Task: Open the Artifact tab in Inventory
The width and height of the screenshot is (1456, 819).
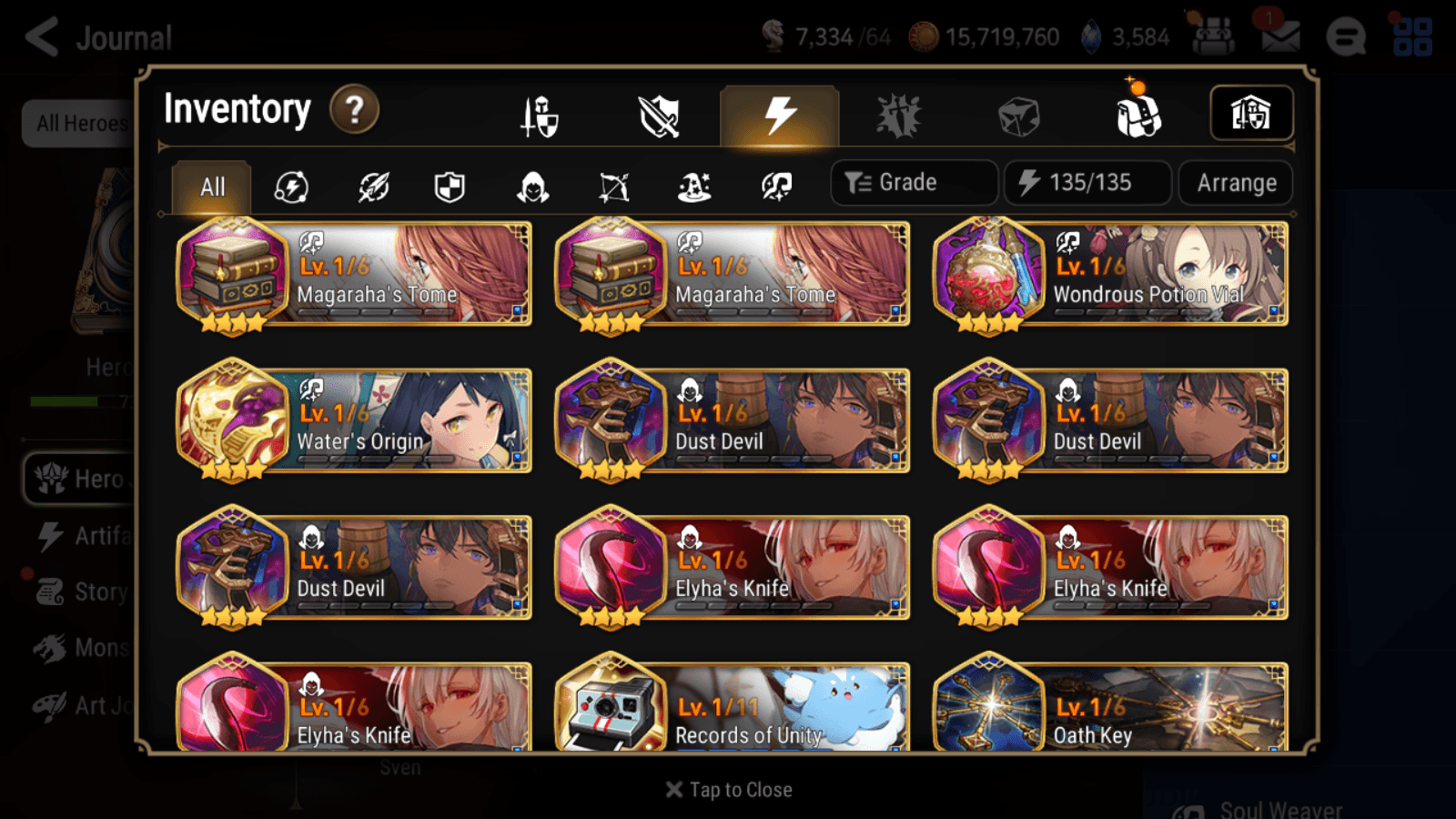Action: (776, 114)
